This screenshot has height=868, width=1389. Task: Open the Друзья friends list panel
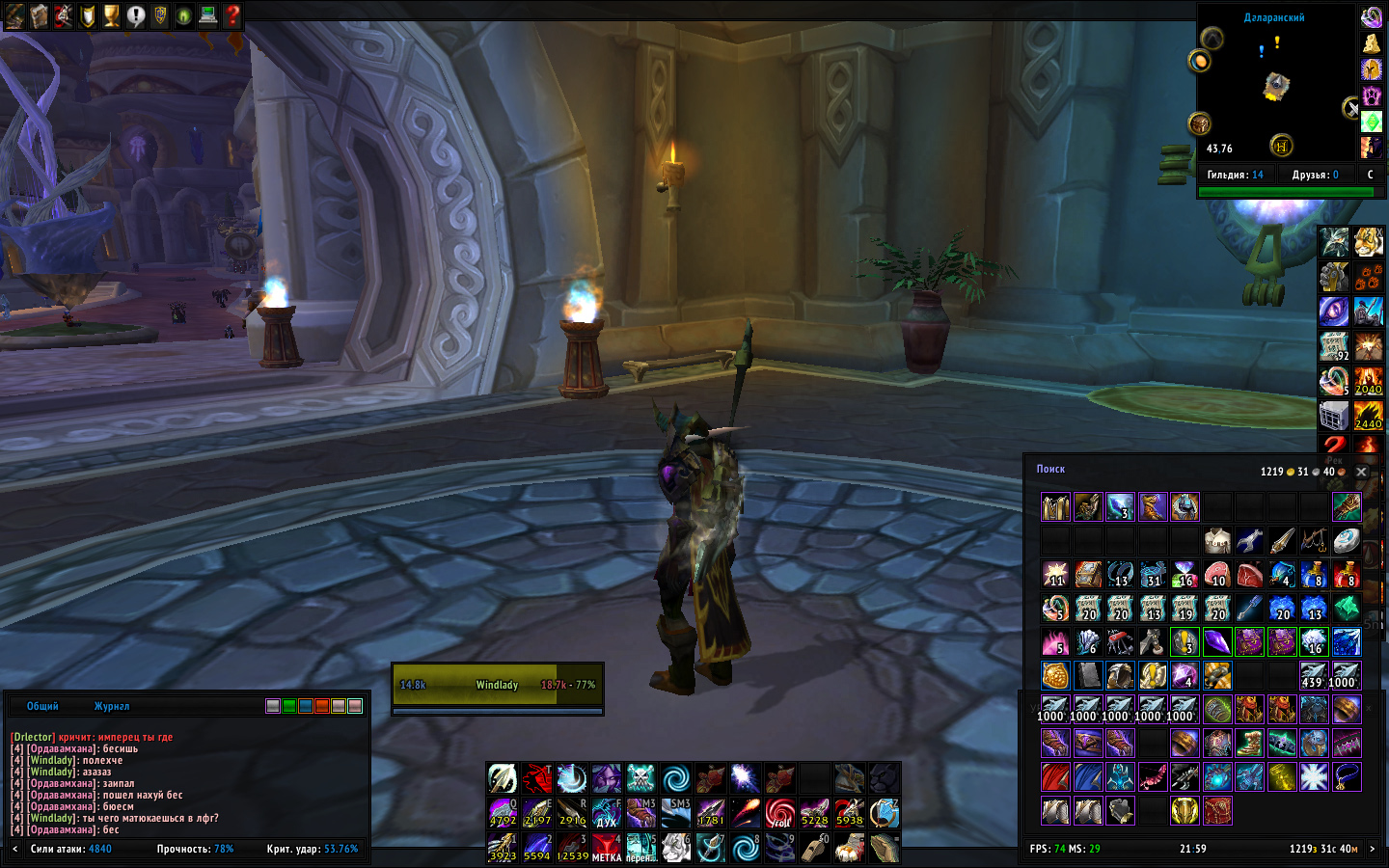[x=1315, y=175]
